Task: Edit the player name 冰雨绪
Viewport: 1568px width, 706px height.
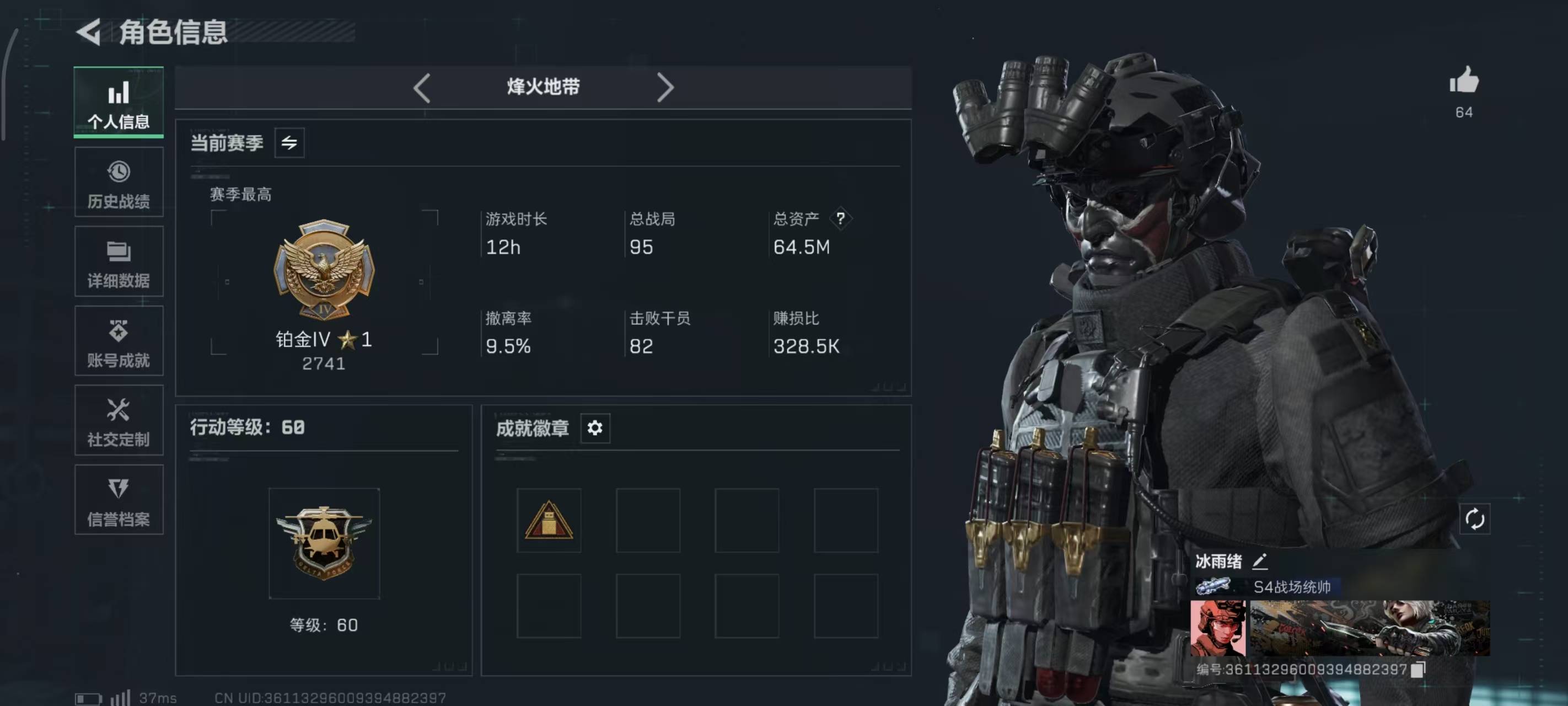Action: pyautogui.click(x=1260, y=561)
